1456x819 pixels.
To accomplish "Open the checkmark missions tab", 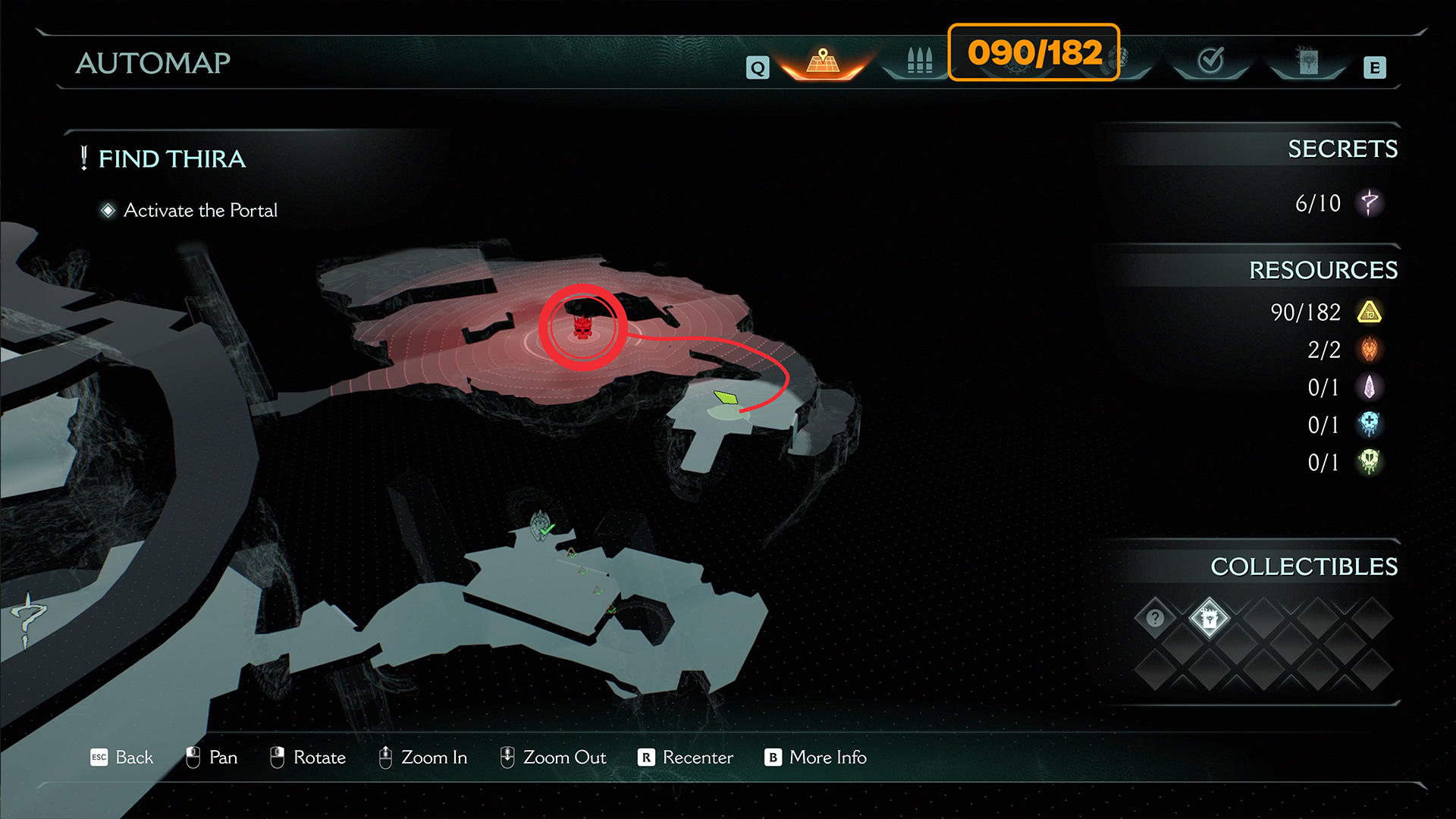I will [x=1210, y=61].
